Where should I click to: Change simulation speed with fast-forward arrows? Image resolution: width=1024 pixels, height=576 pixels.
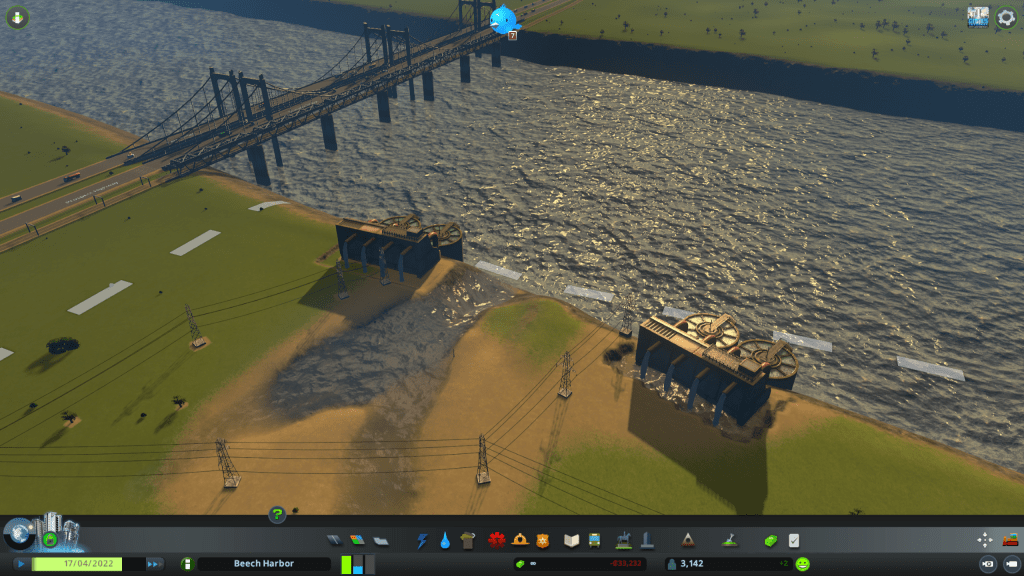point(154,564)
